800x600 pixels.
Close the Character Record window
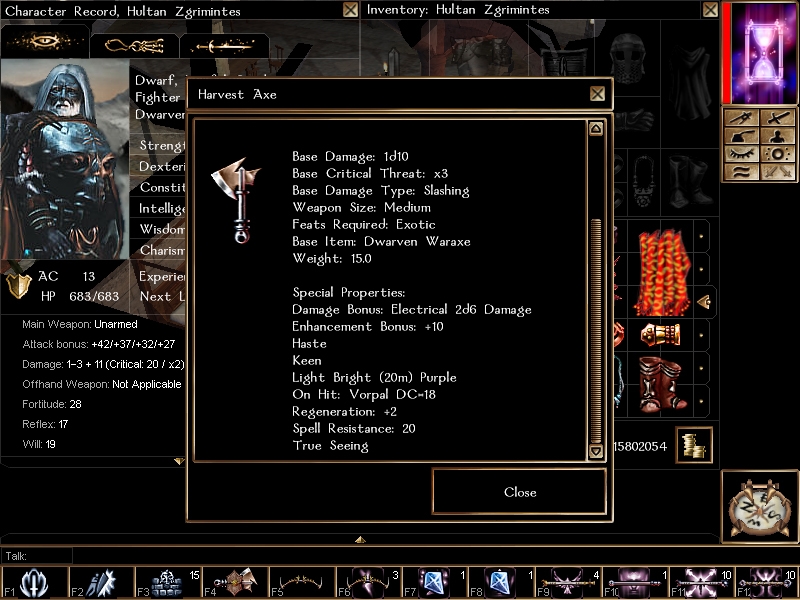350,10
